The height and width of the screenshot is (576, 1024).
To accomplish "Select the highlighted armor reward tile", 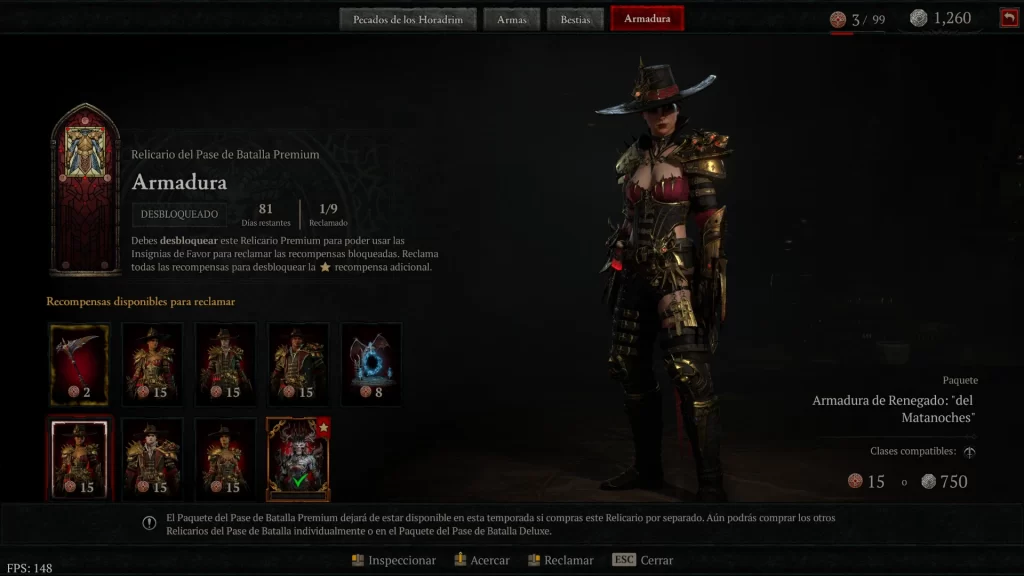I will [79, 458].
